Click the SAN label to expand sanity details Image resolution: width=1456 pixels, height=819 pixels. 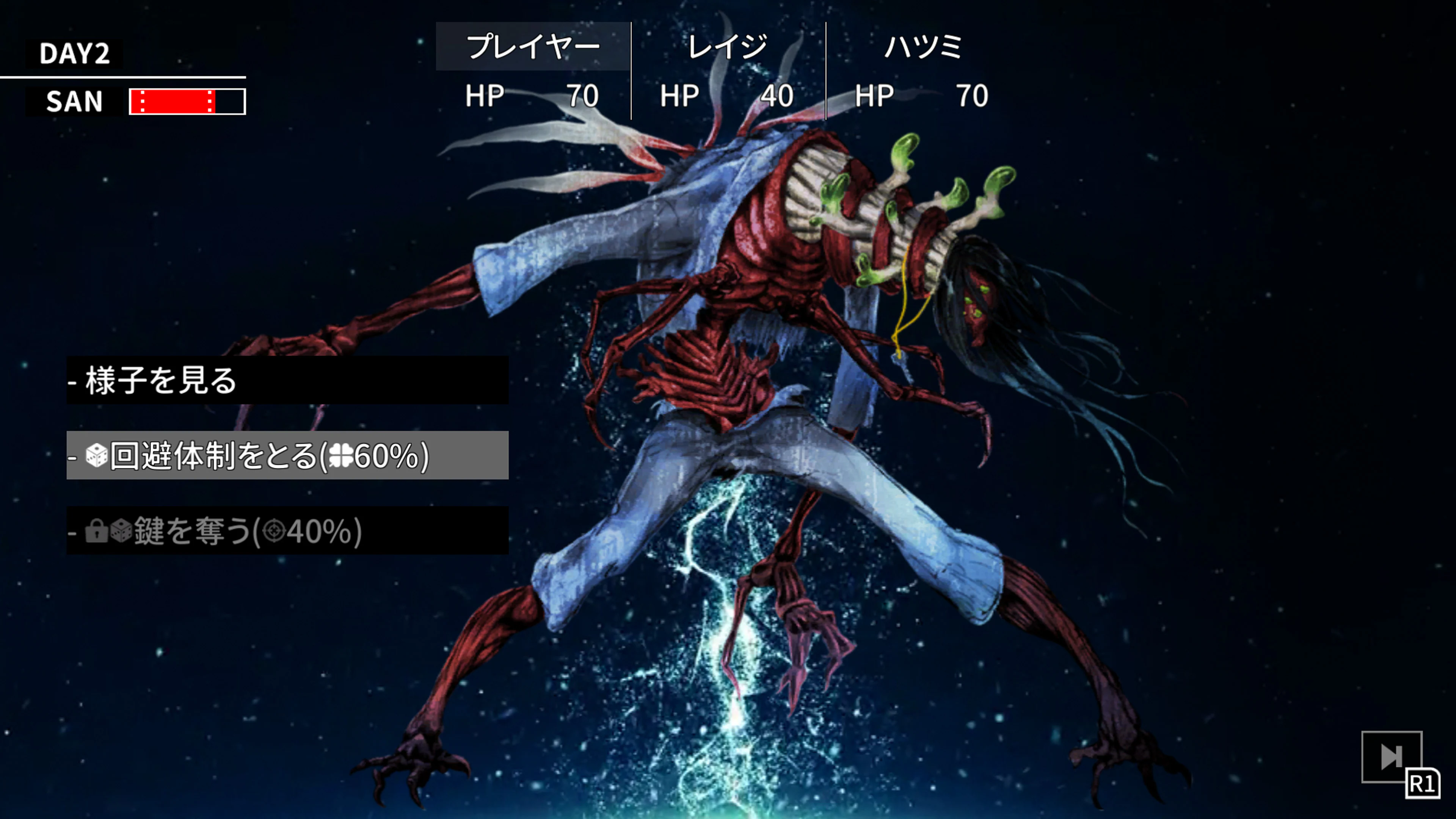pyautogui.click(x=74, y=102)
